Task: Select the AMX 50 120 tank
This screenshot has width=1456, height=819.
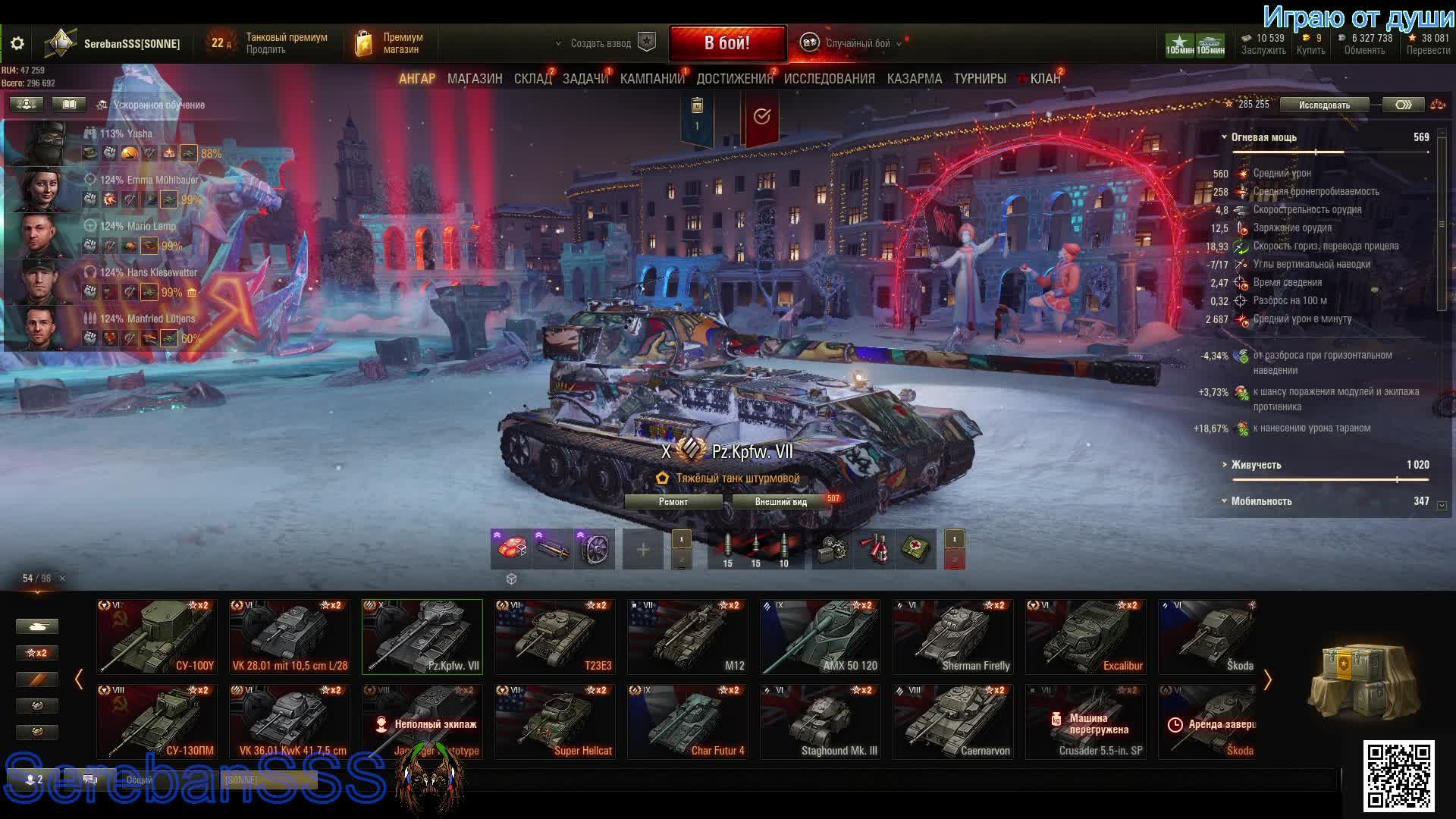Action: click(x=821, y=637)
